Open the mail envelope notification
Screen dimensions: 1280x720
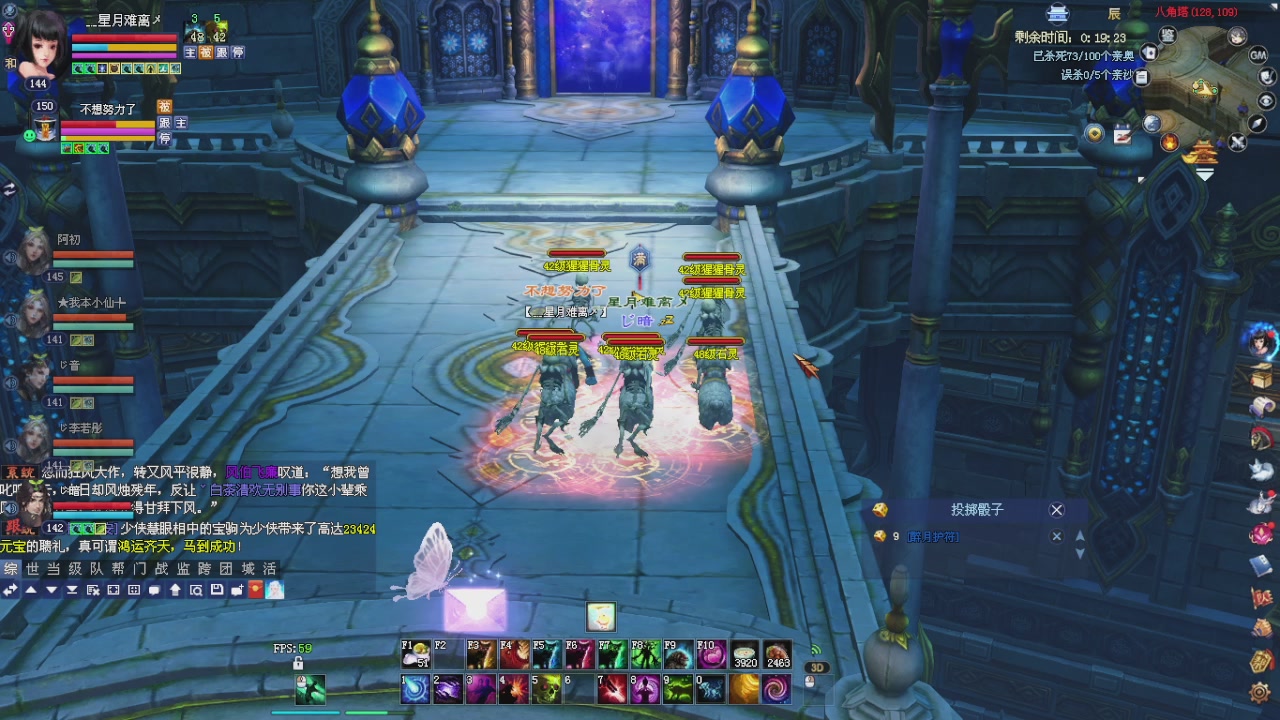474,608
